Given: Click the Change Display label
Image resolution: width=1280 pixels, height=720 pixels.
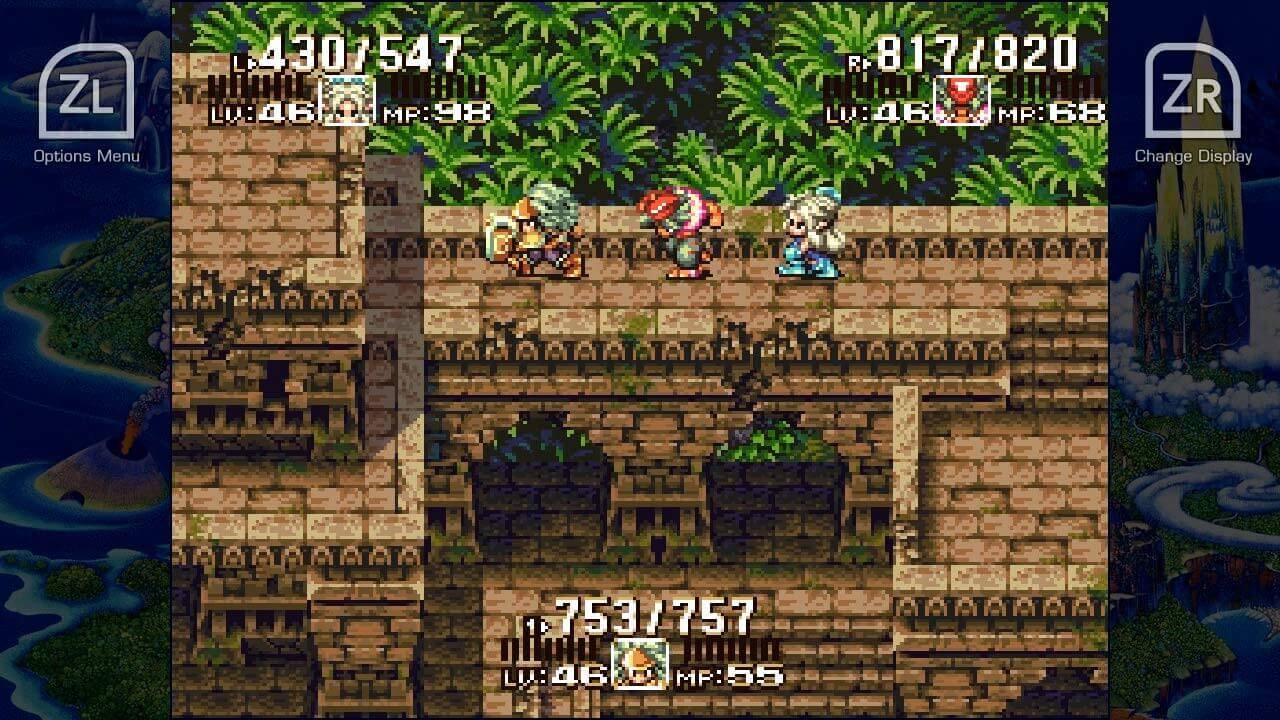Looking at the screenshot, I should tap(1196, 156).
